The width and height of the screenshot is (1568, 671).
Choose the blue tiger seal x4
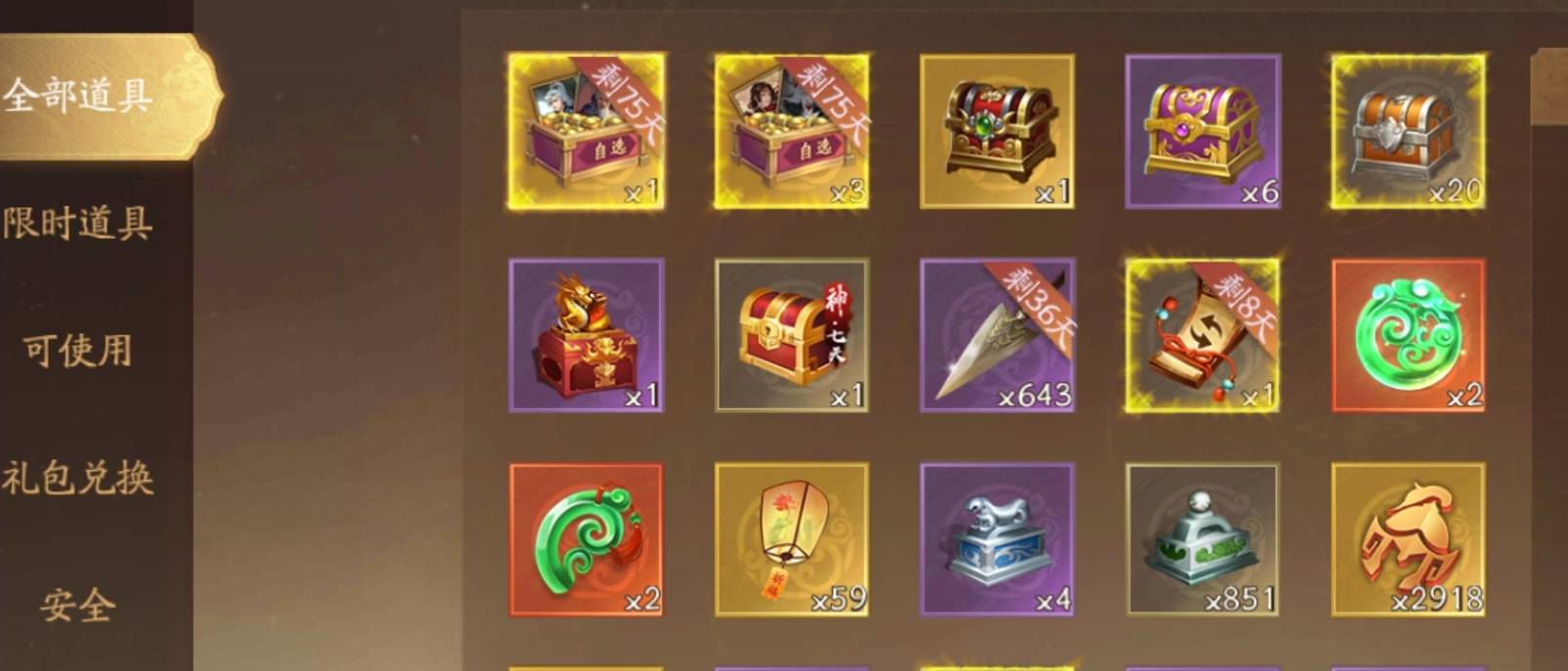coord(997,539)
